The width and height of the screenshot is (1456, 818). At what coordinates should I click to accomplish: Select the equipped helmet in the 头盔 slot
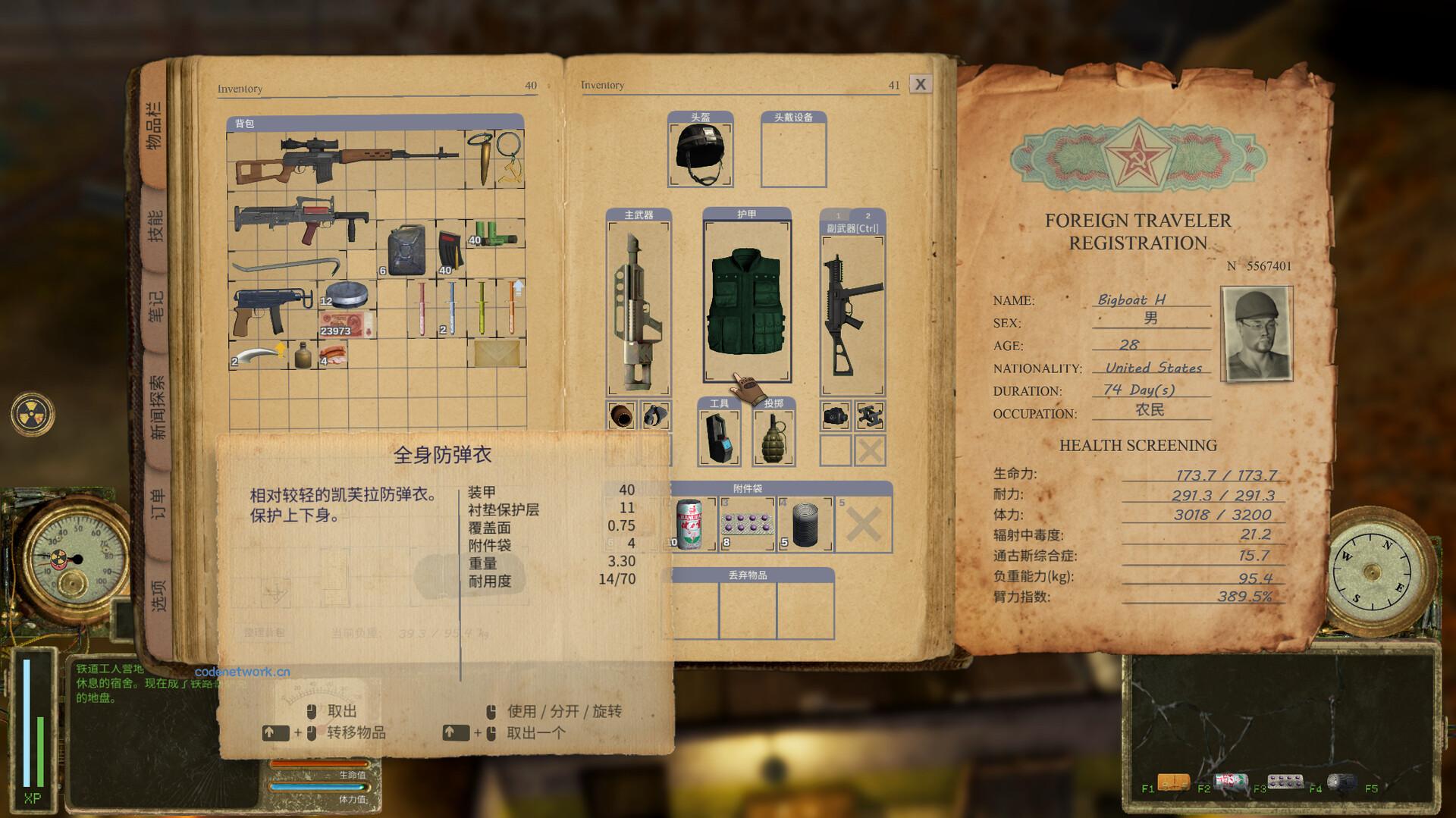(x=699, y=150)
